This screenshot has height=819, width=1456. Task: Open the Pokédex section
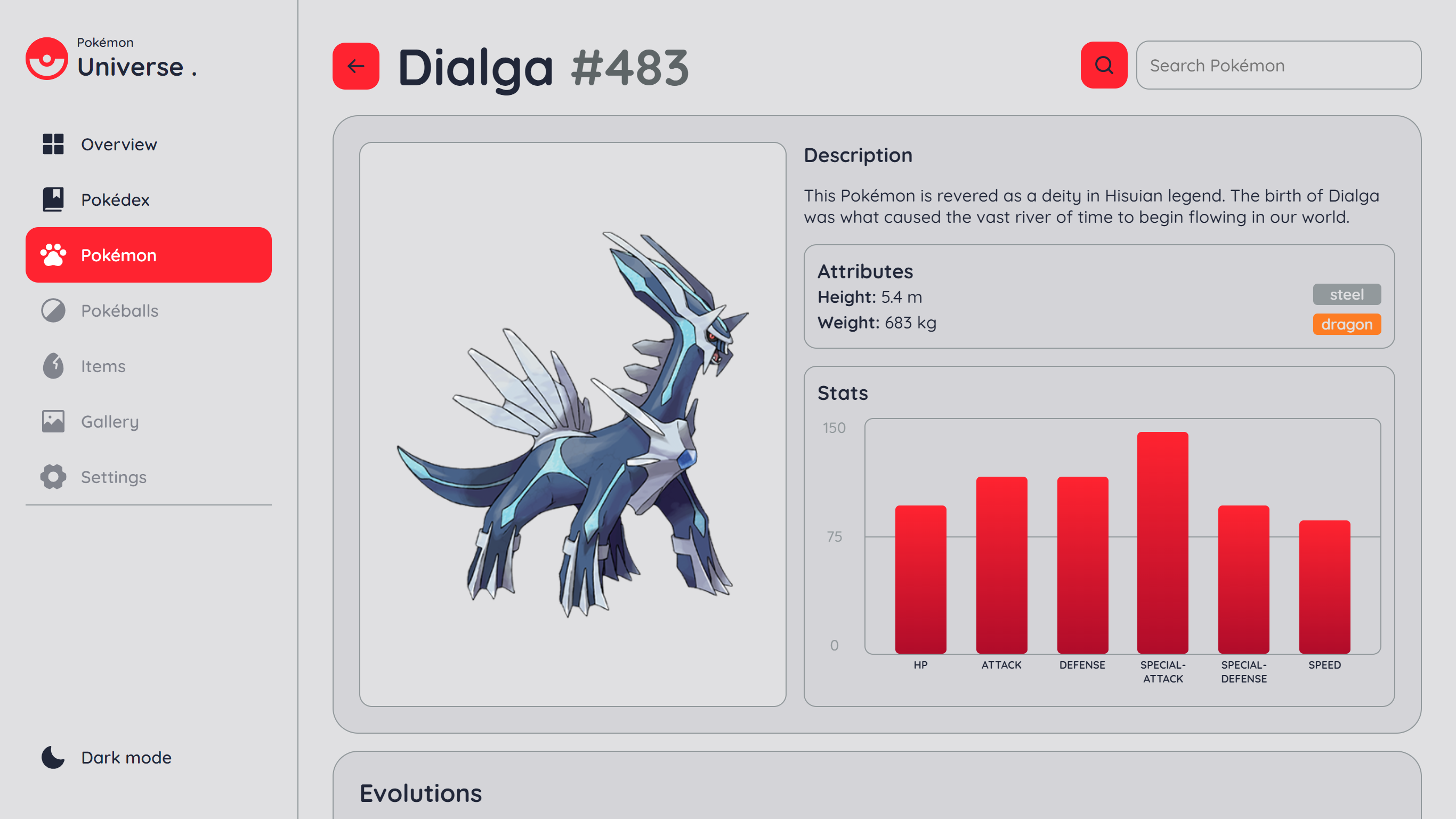click(x=115, y=199)
